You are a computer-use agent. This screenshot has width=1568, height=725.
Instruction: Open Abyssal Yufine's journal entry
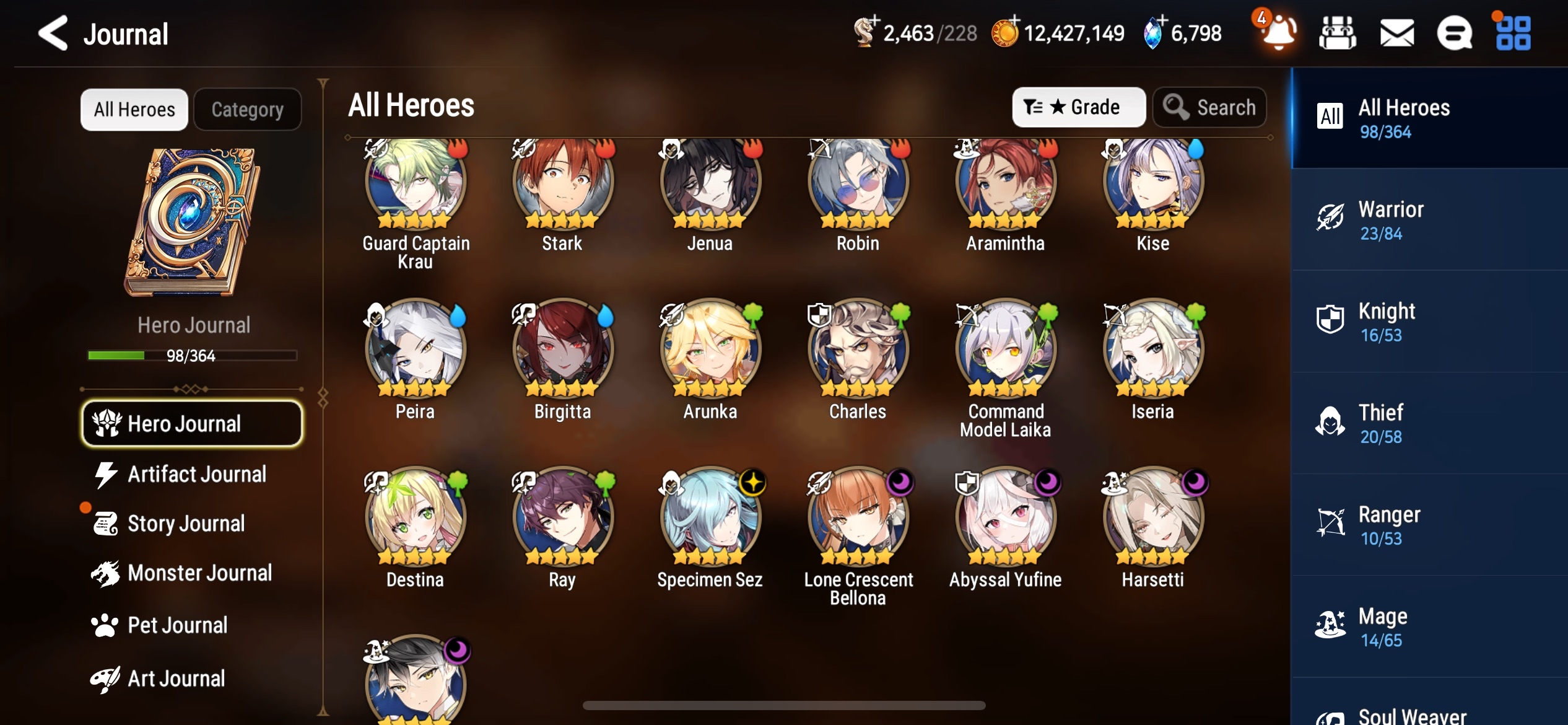pos(1005,518)
